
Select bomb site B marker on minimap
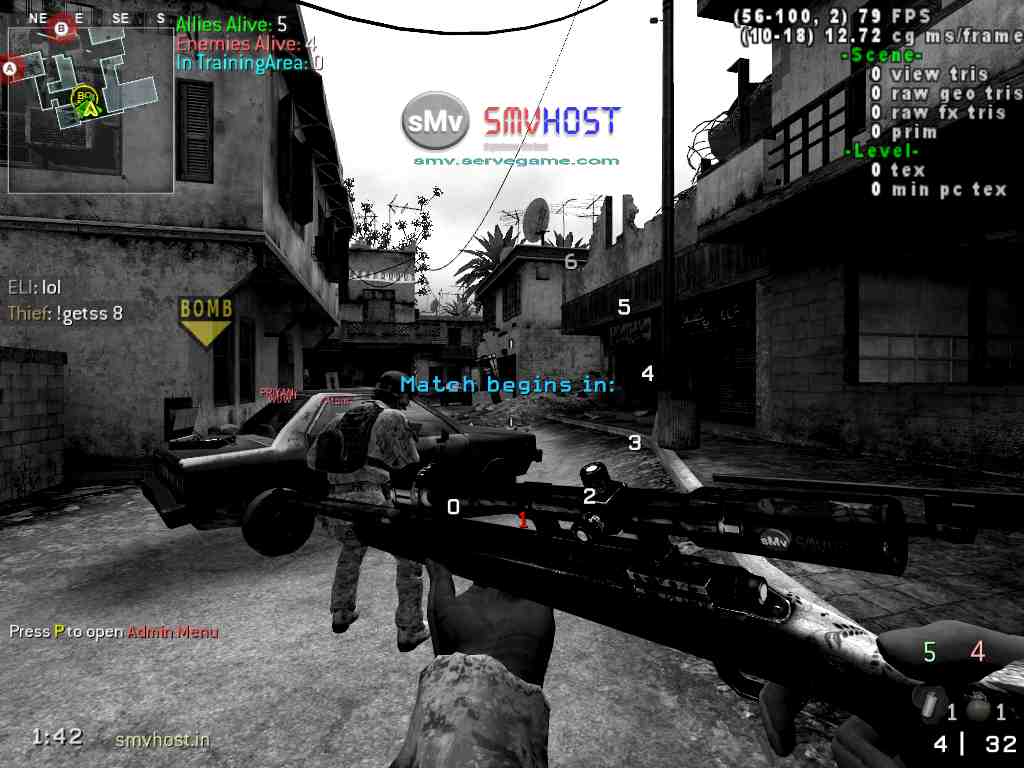(x=62, y=29)
